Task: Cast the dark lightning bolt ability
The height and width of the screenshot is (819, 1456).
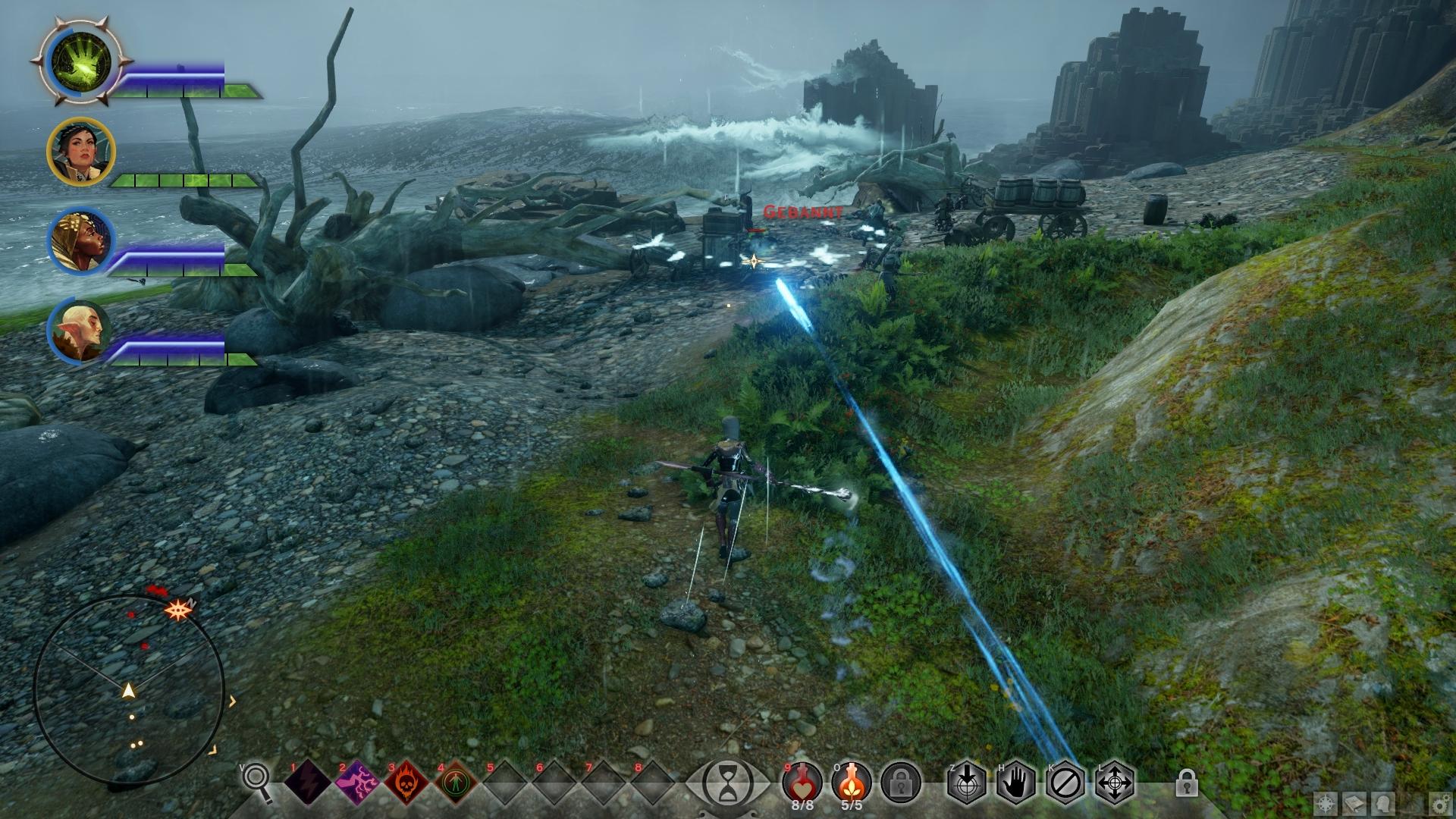Action: pos(307,783)
